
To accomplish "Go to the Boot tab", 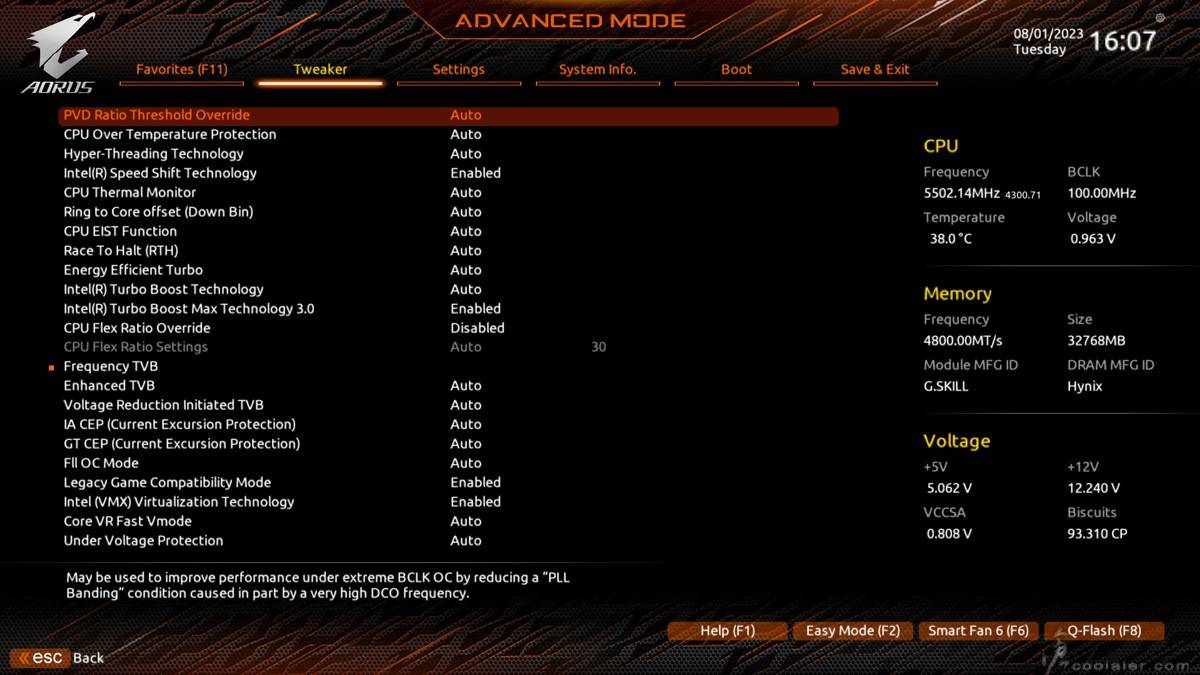I will (736, 69).
